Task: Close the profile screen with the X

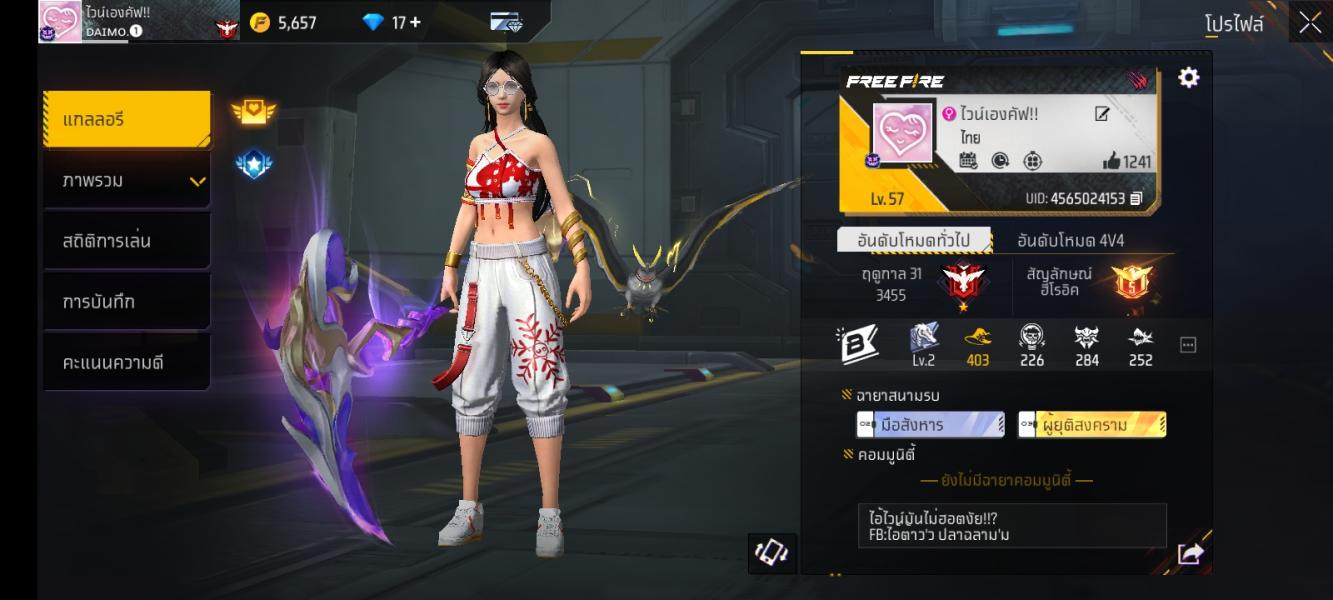Action: tap(1310, 24)
